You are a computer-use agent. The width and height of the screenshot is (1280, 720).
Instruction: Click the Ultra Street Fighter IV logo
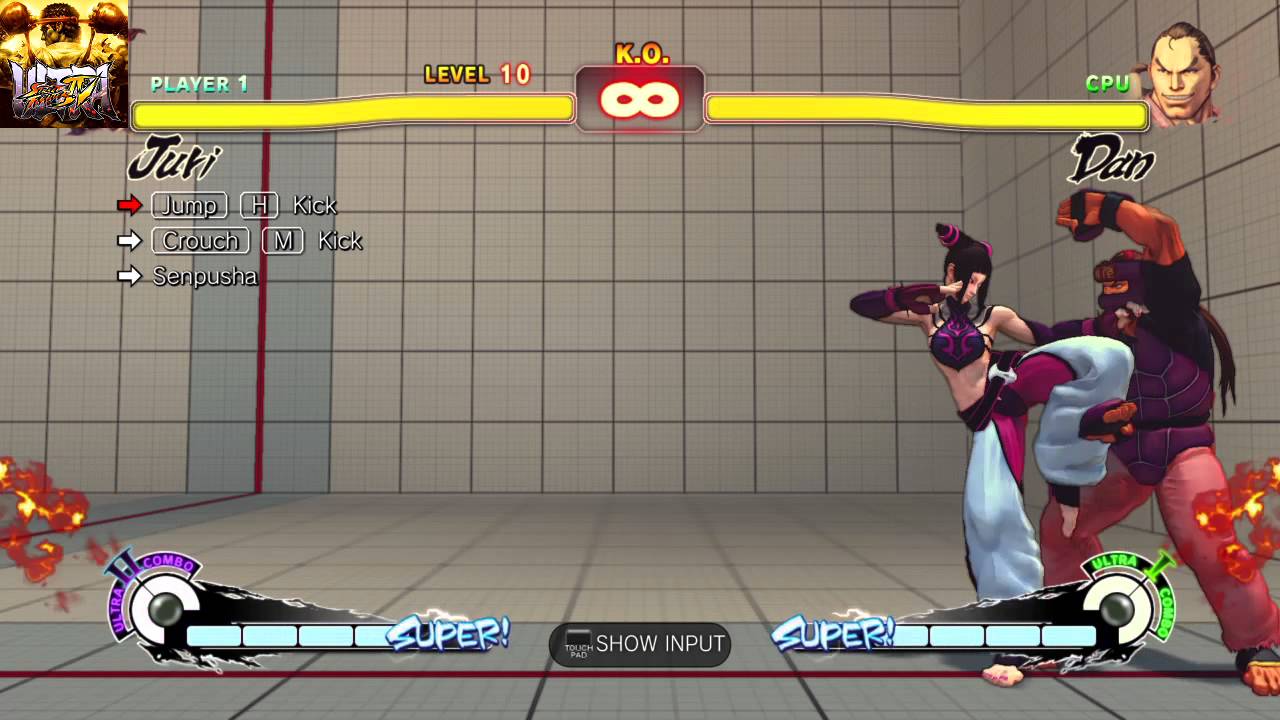[62, 62]
